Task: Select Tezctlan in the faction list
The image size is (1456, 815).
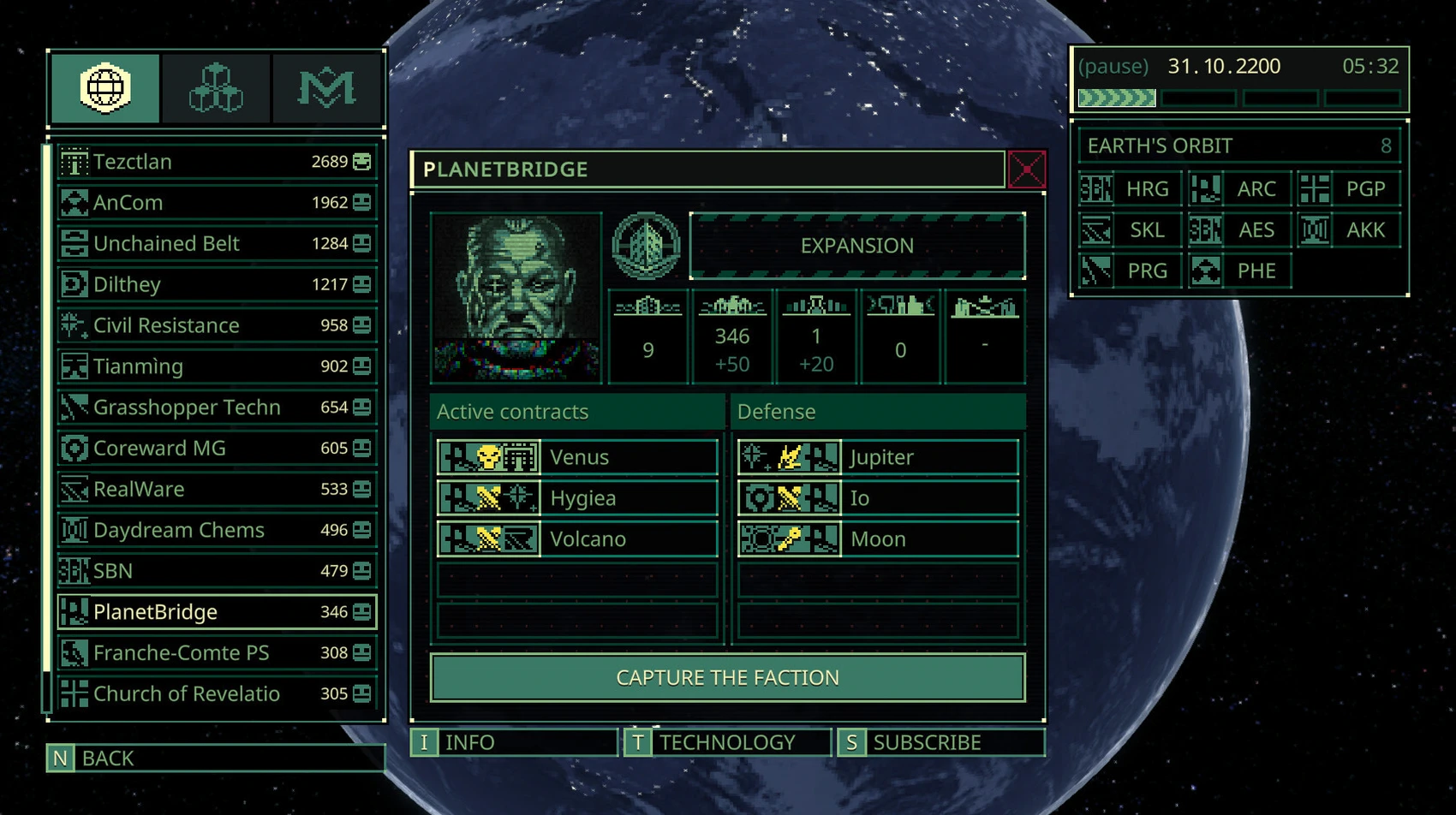Action: click(x=216, y=162)
